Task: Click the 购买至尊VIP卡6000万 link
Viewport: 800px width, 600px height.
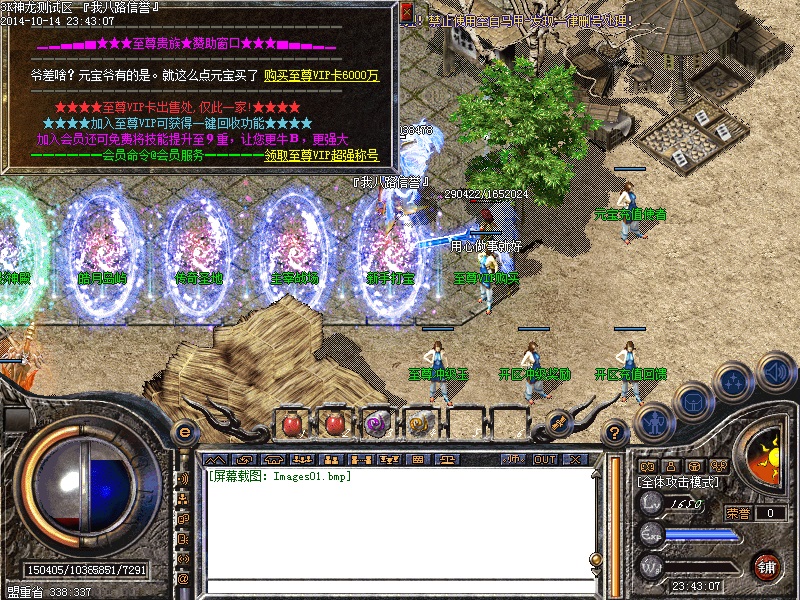Action: point(321,75)
